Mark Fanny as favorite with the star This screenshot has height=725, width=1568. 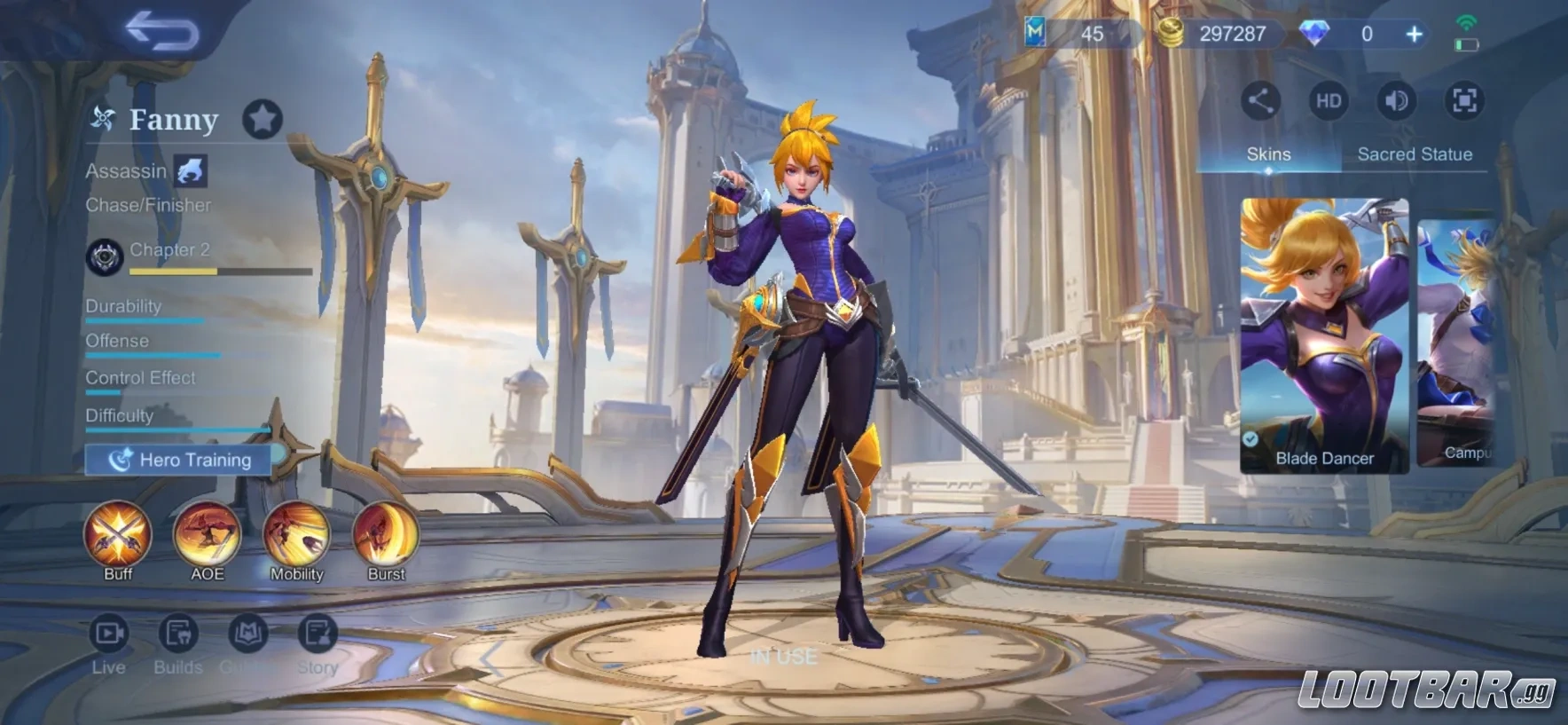tap(263, 119)
